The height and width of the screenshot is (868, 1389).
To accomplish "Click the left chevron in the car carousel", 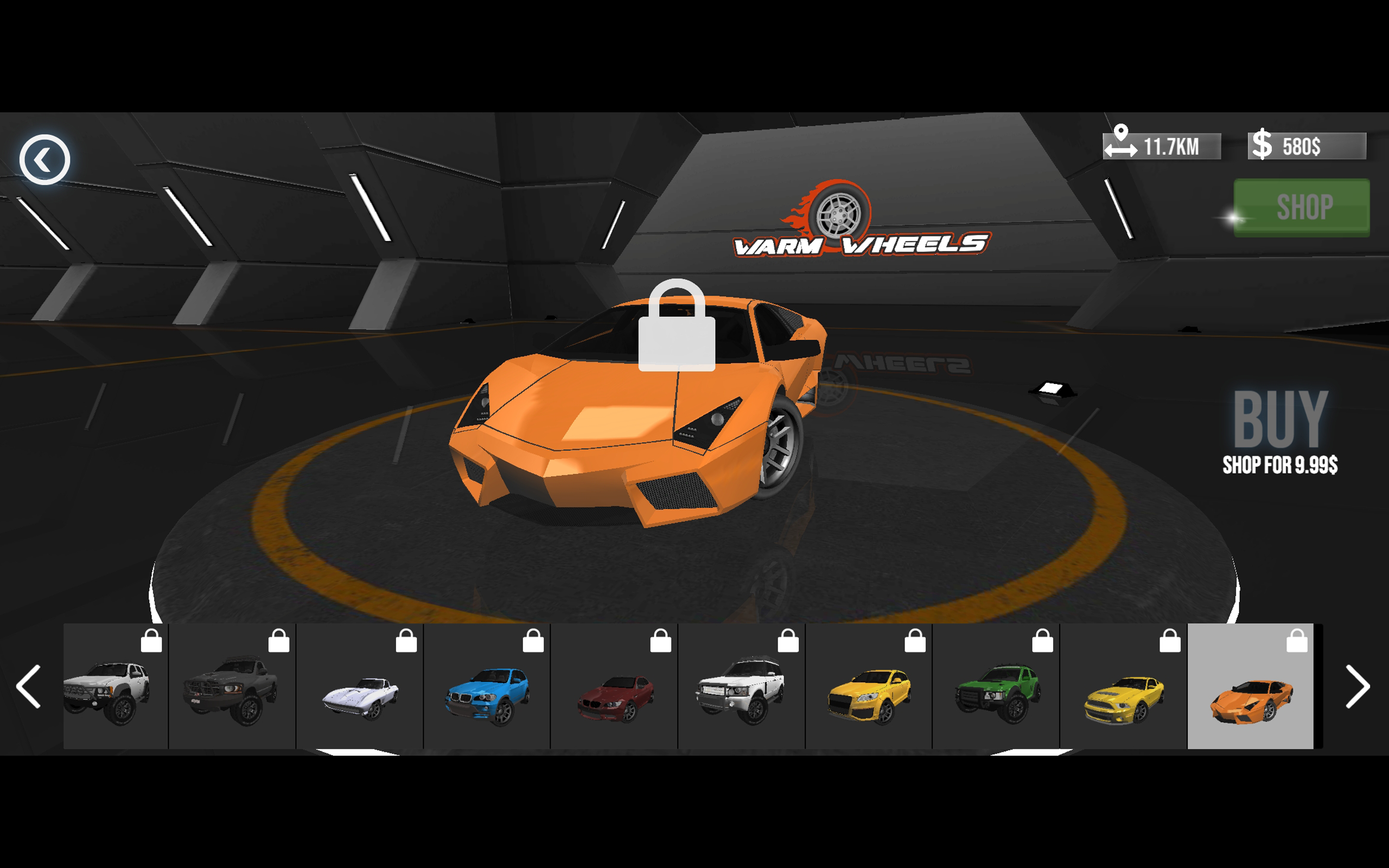I will [30, 687].
